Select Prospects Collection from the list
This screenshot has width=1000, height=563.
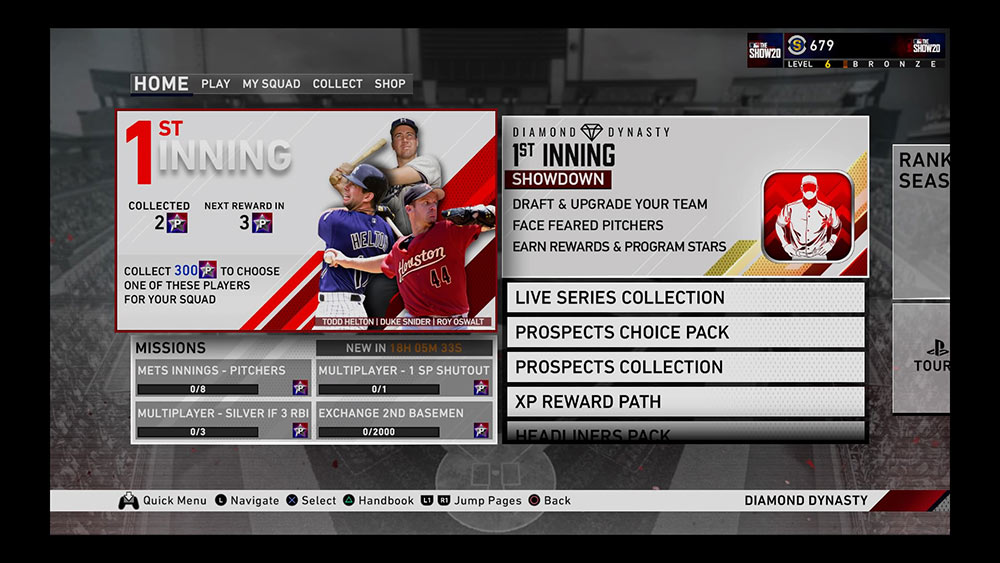click(x=685, y=367)
